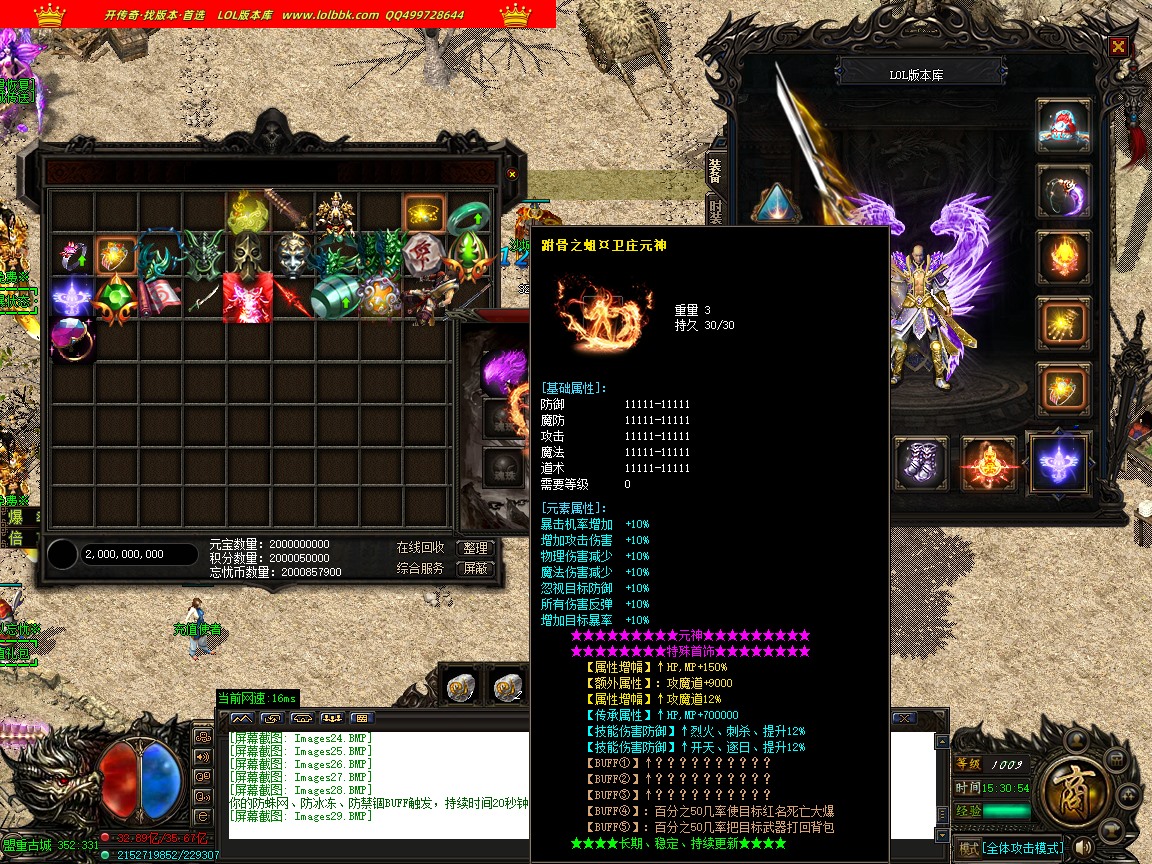The image size is (1152, 864).
Task: Select the purple gem ring in inventory
Action: 72,340
